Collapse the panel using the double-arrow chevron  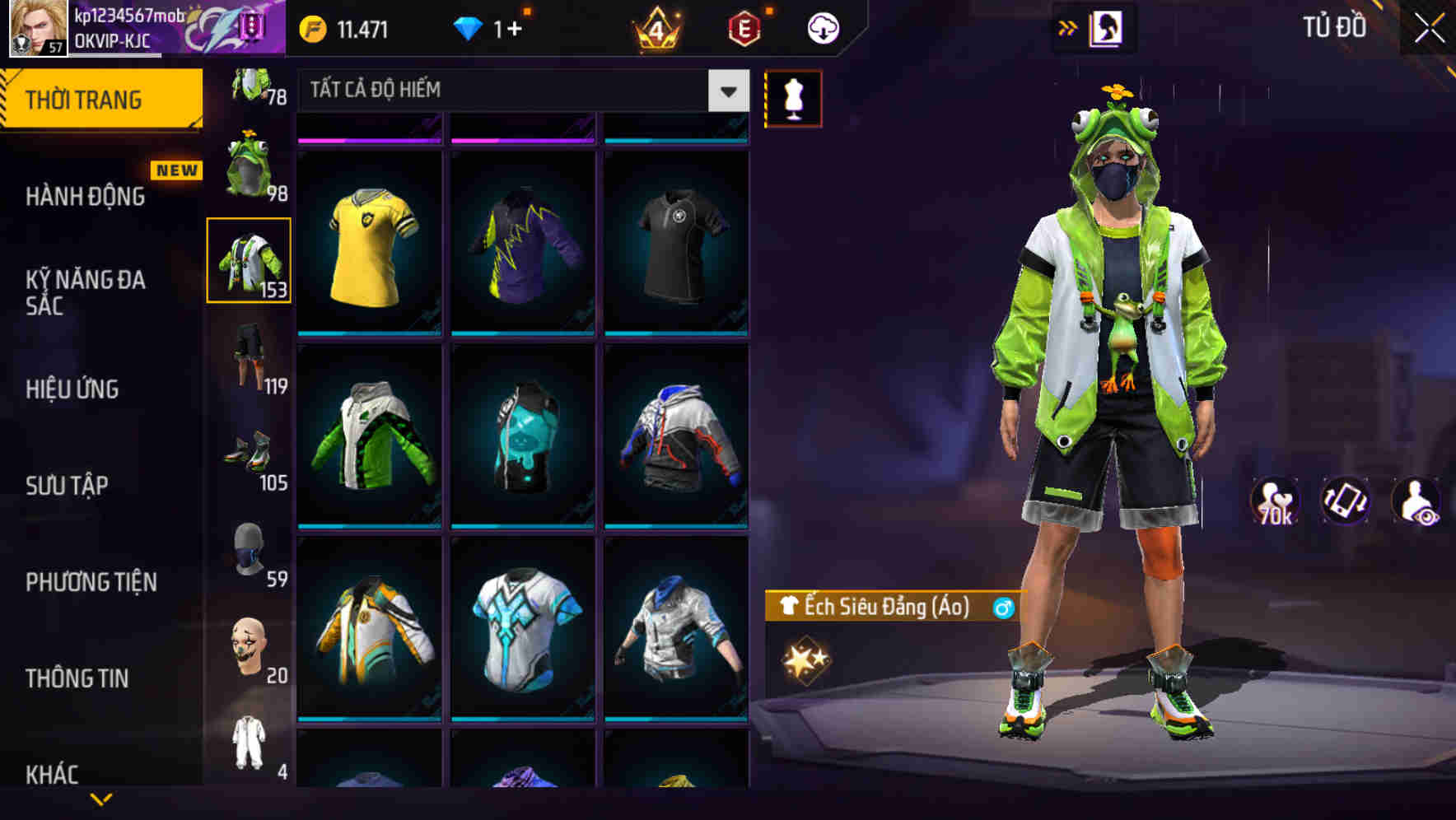[1068, 26]
